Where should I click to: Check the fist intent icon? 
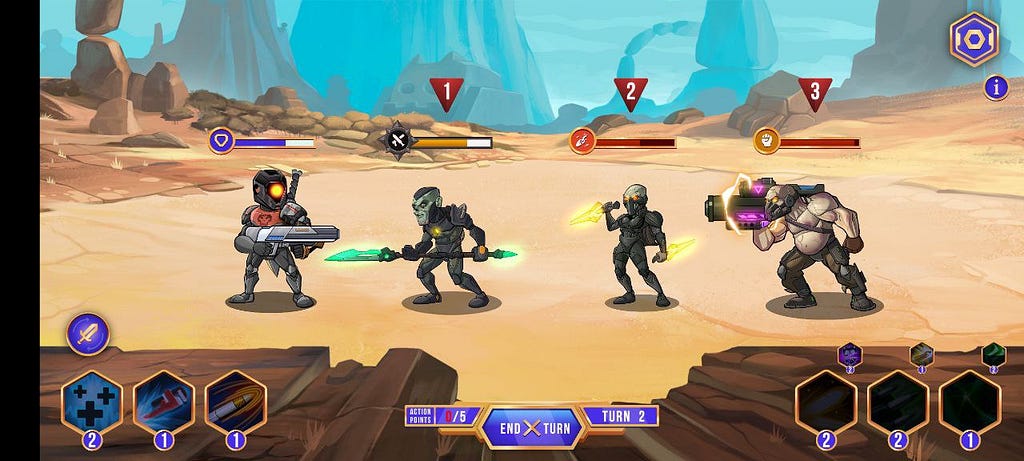click(x=767, y=141)
